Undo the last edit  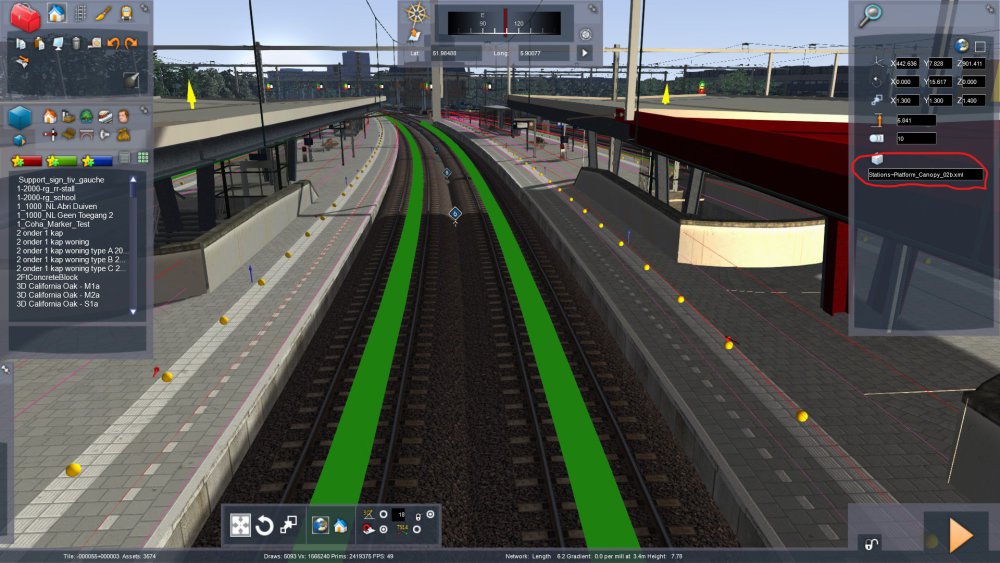pyautogui.click(x=113, y=43)
